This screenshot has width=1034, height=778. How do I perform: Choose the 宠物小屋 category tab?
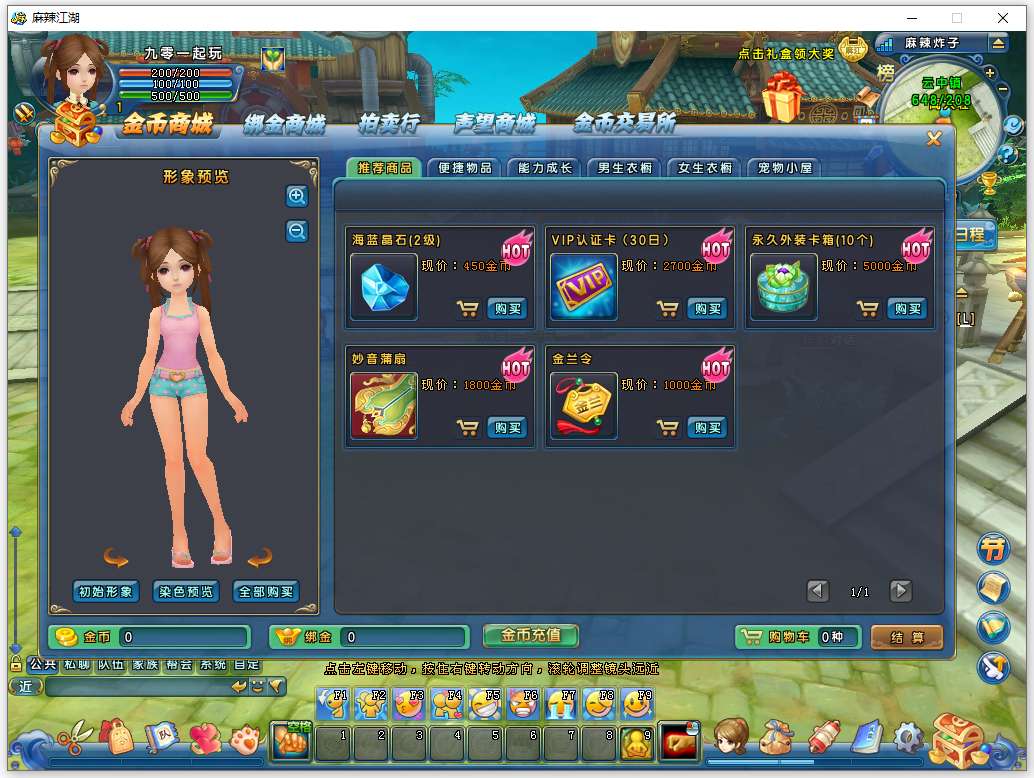[785, 168]
